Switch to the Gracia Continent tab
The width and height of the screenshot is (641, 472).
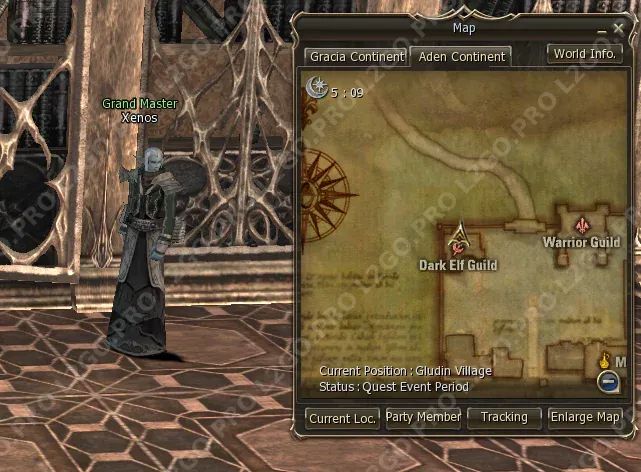[x=354, y=57]
